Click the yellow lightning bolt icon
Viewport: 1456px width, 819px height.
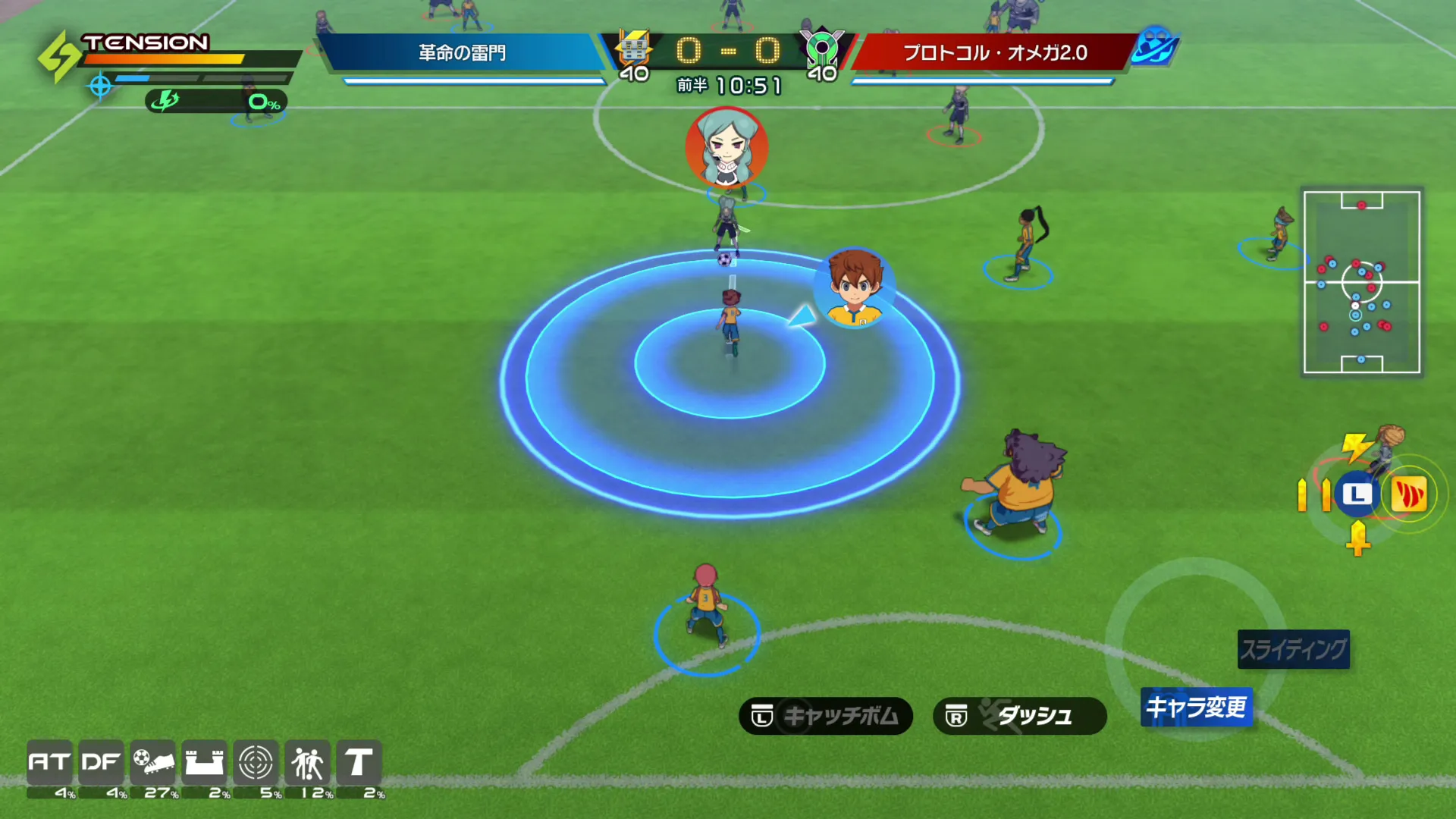pyautogui.click(x=1355, y=446)
